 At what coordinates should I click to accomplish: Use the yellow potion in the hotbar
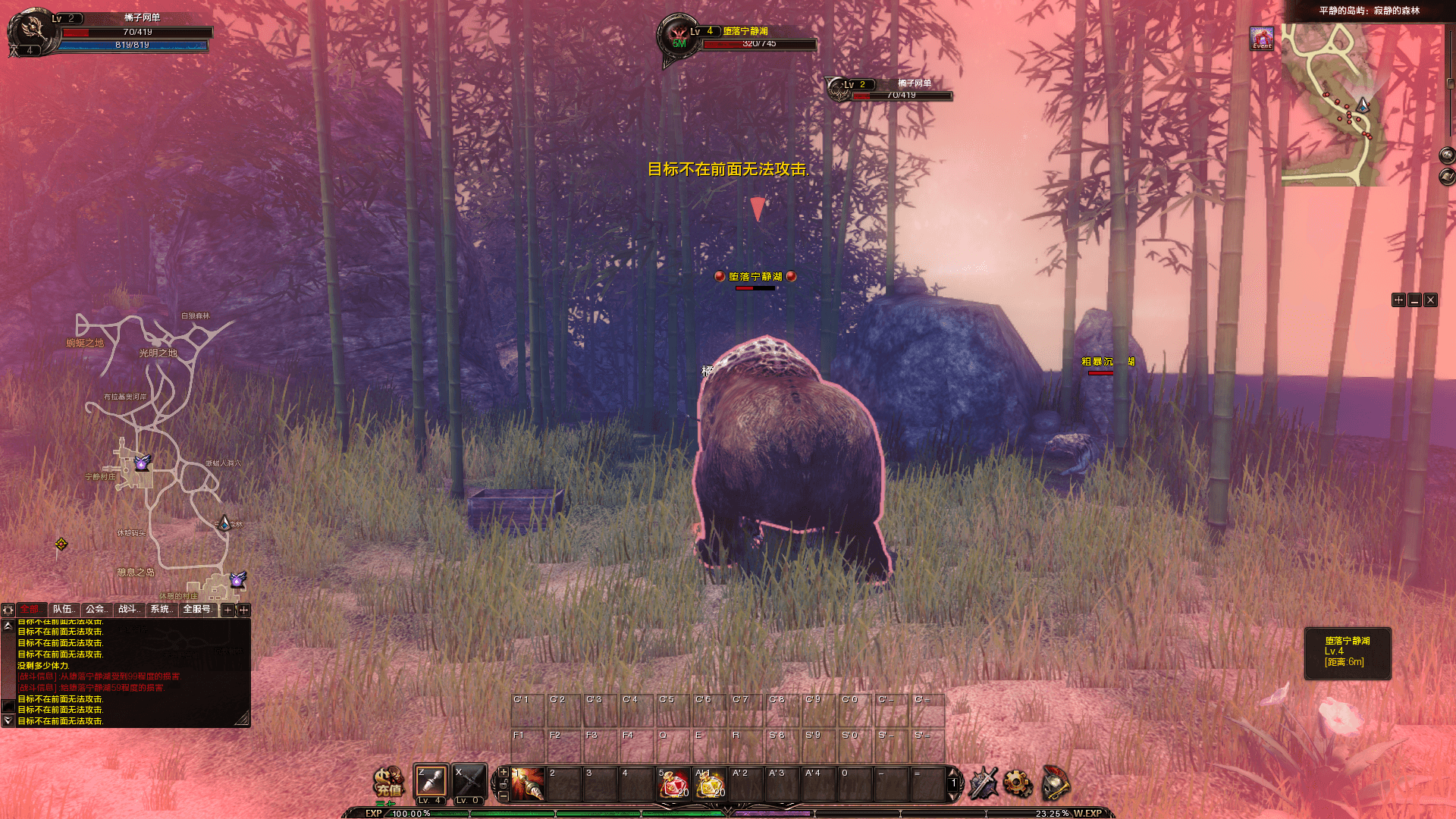pos(710,785)
